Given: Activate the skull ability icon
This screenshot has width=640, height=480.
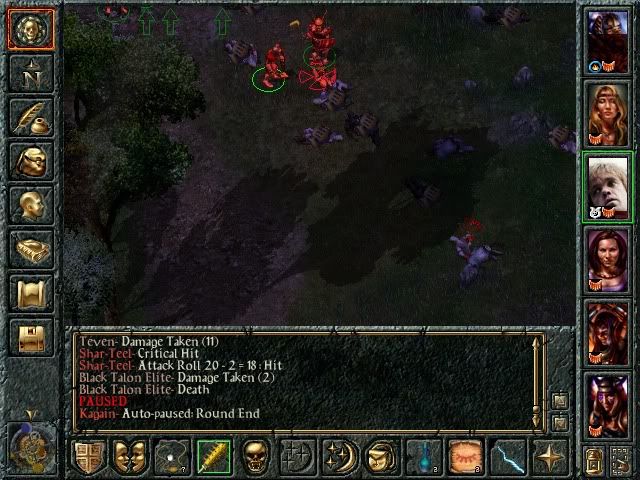Looking at the screenshot, I should [x=255, y=456].
